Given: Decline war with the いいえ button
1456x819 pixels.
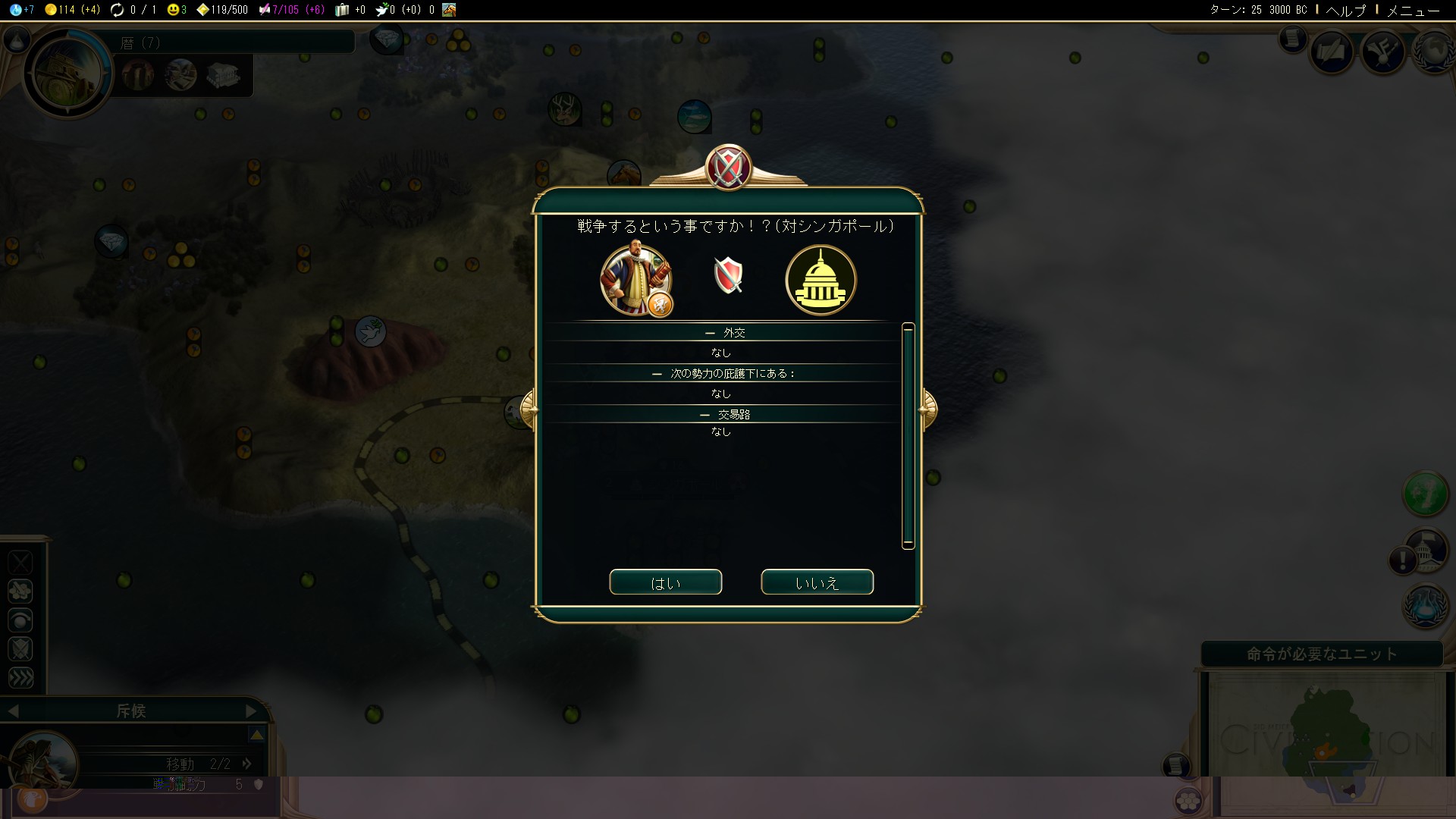Looking at the screenshot, I should point(817,582).
